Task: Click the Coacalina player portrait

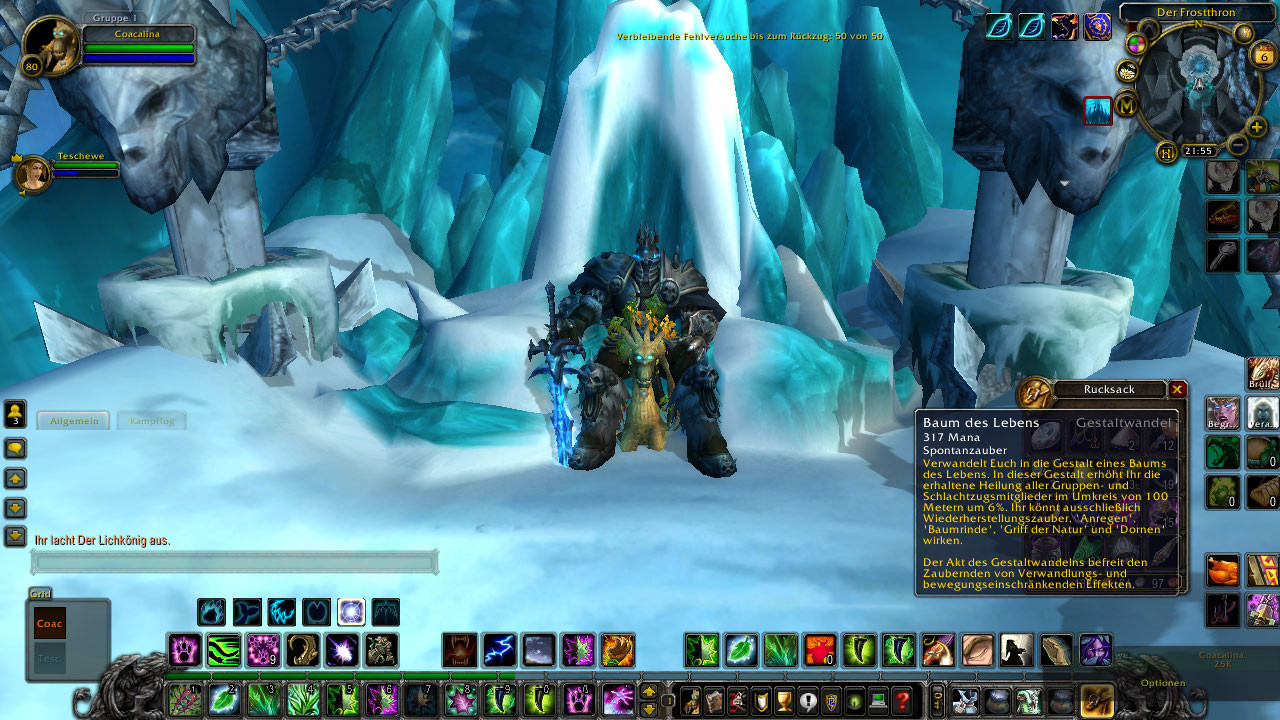Action: [x=50, y=47]
